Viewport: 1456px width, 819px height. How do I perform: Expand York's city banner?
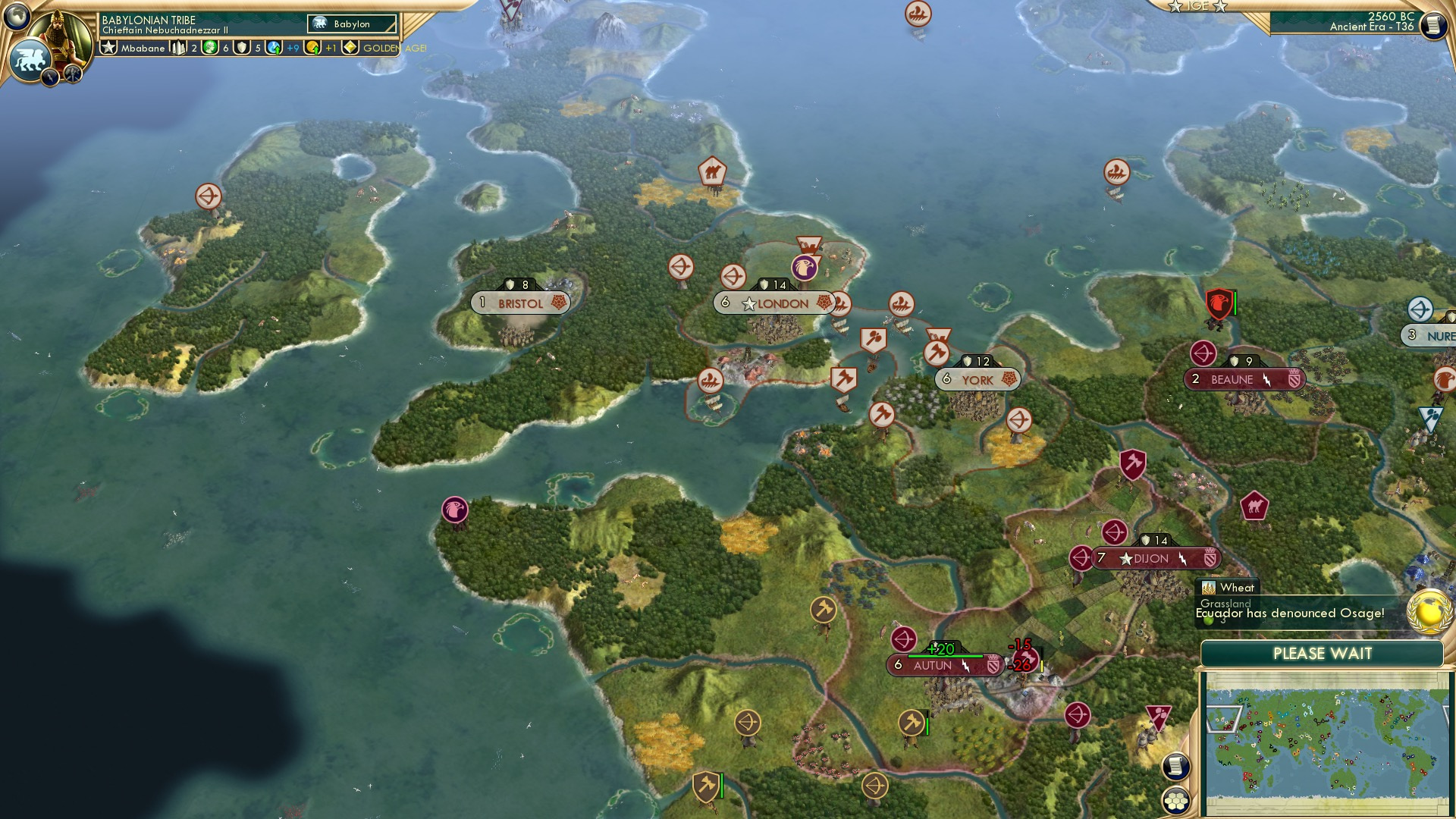[978, 379]
